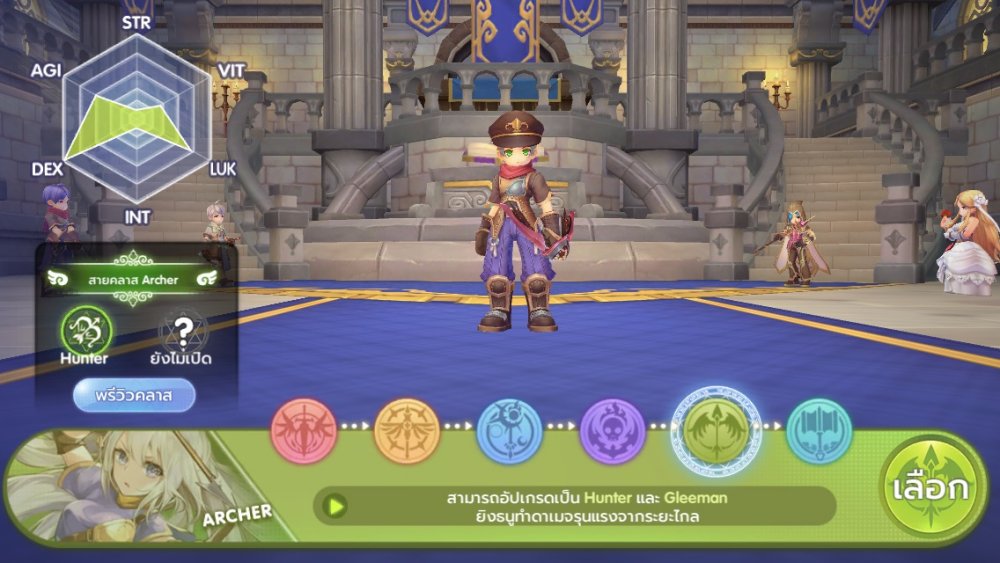Choose the orange class emblem
Image resolution: width=1000 pixels, height=563 pixels.
click(407, 431)
